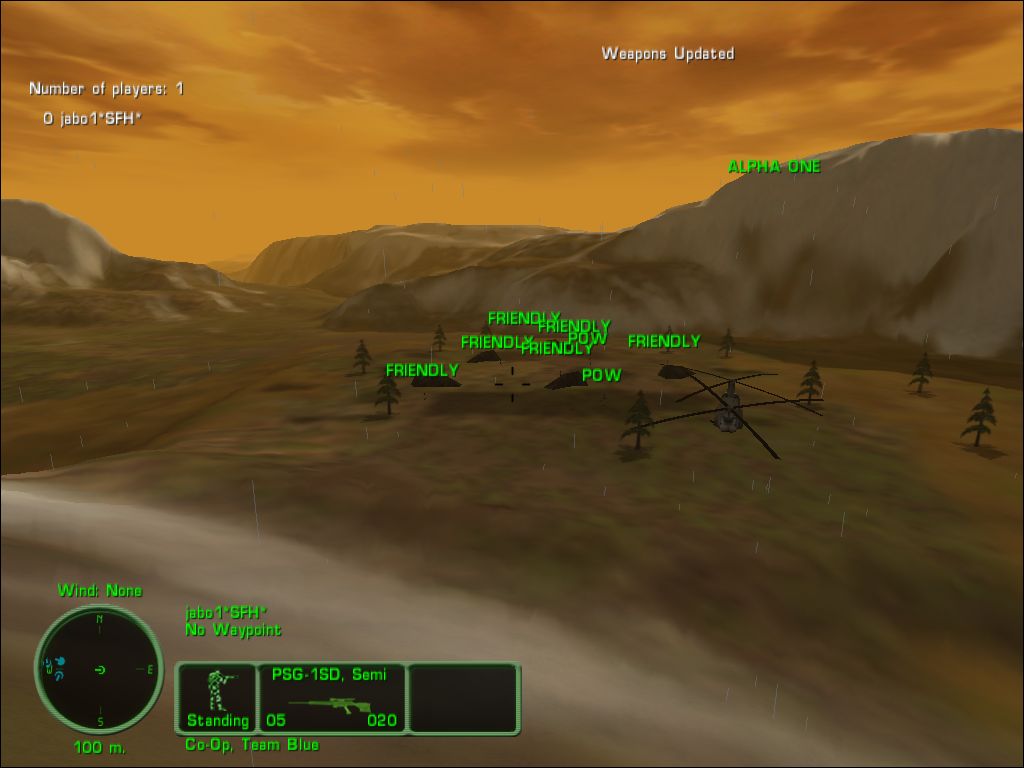This screenshot has height=768, width=1024.
Task: Click the Standing soldier stance icon
Action: pyautogui.click(x=217, y=697)
